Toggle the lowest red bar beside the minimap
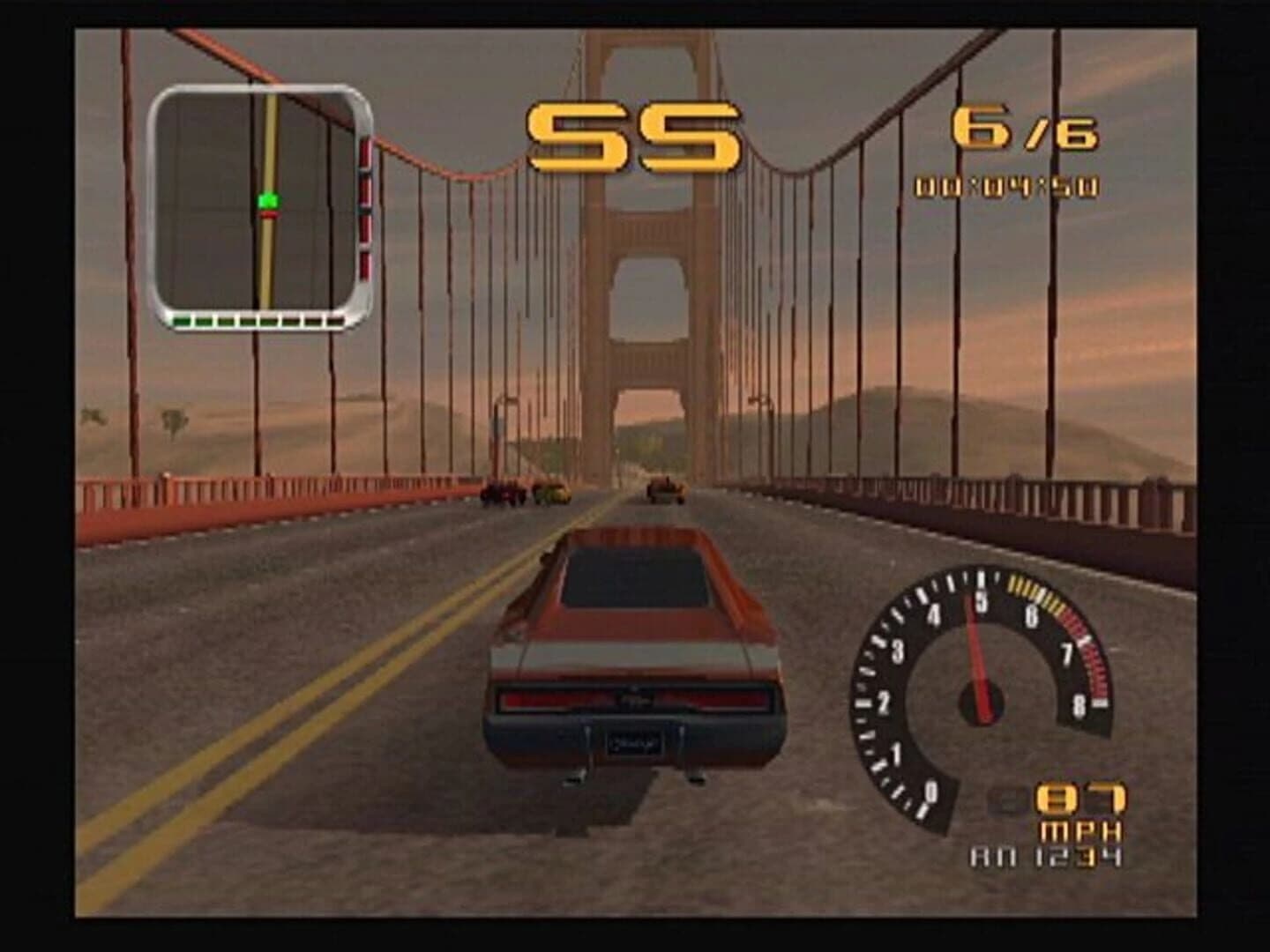The image size is (1270, 952). (365, 264)
